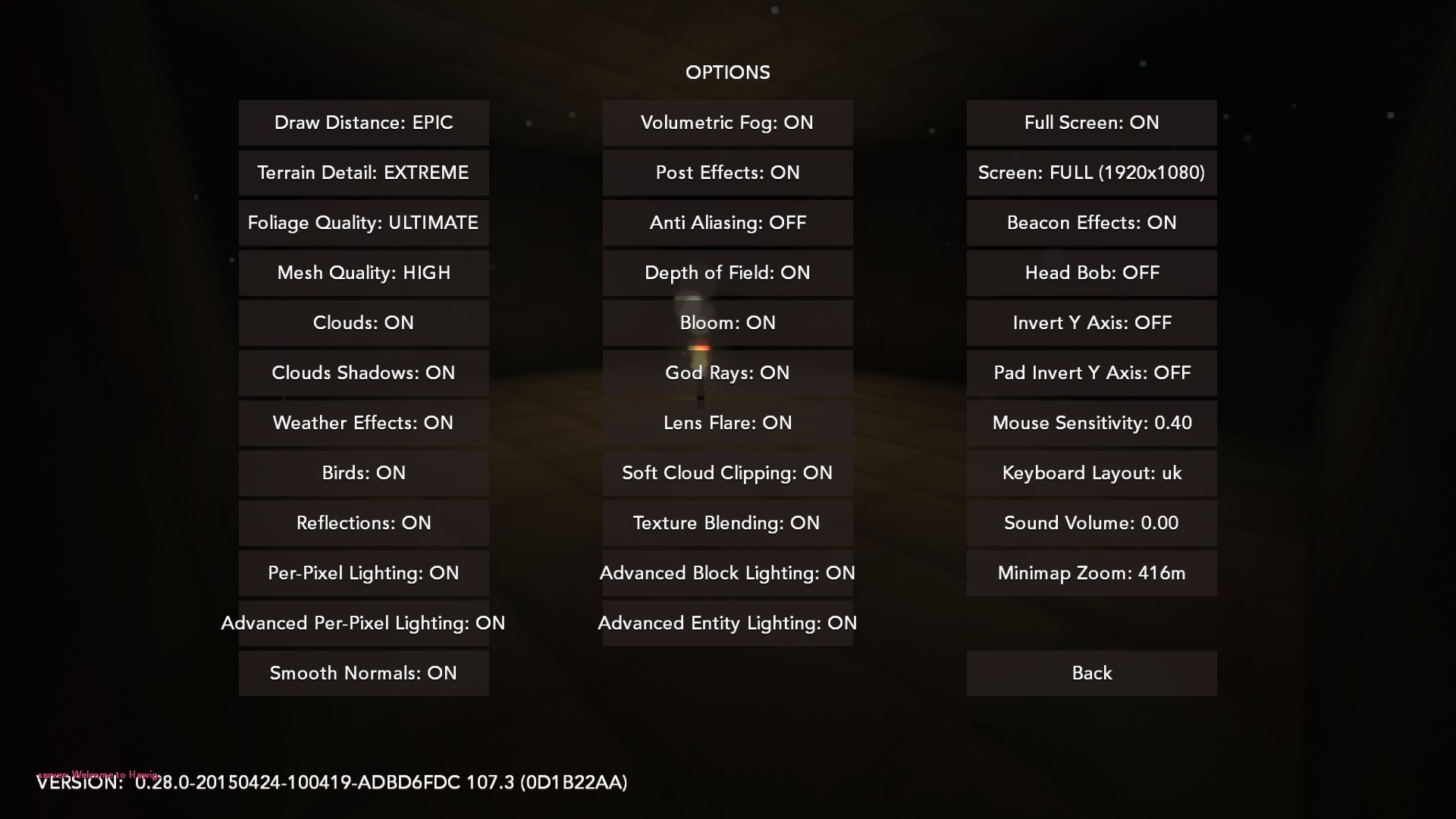Change the Draw Distance setting
Screen dimensions: 1456x819
pyautogui.click(x=363, y=123)
